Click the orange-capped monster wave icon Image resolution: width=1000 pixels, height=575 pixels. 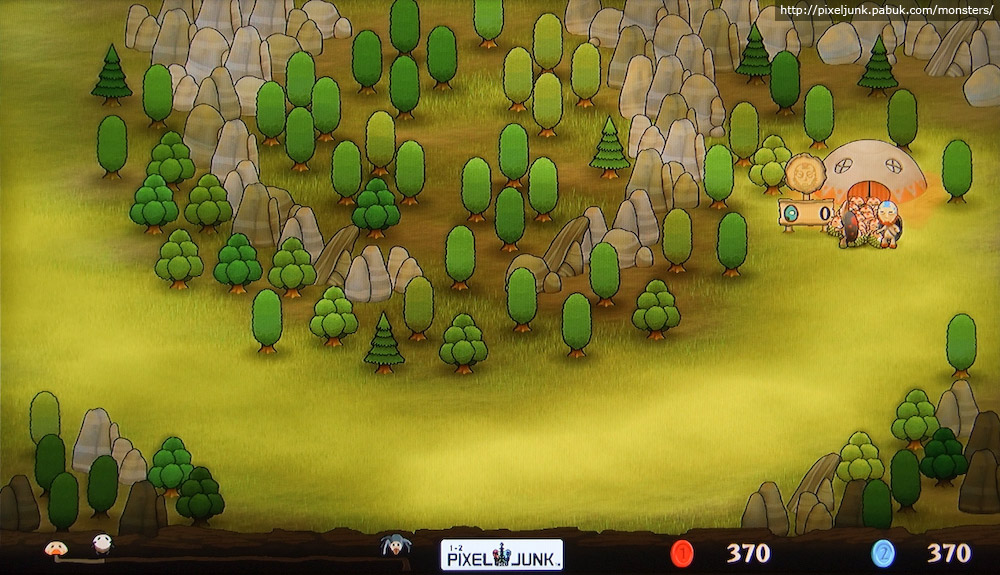coord(55,547)
